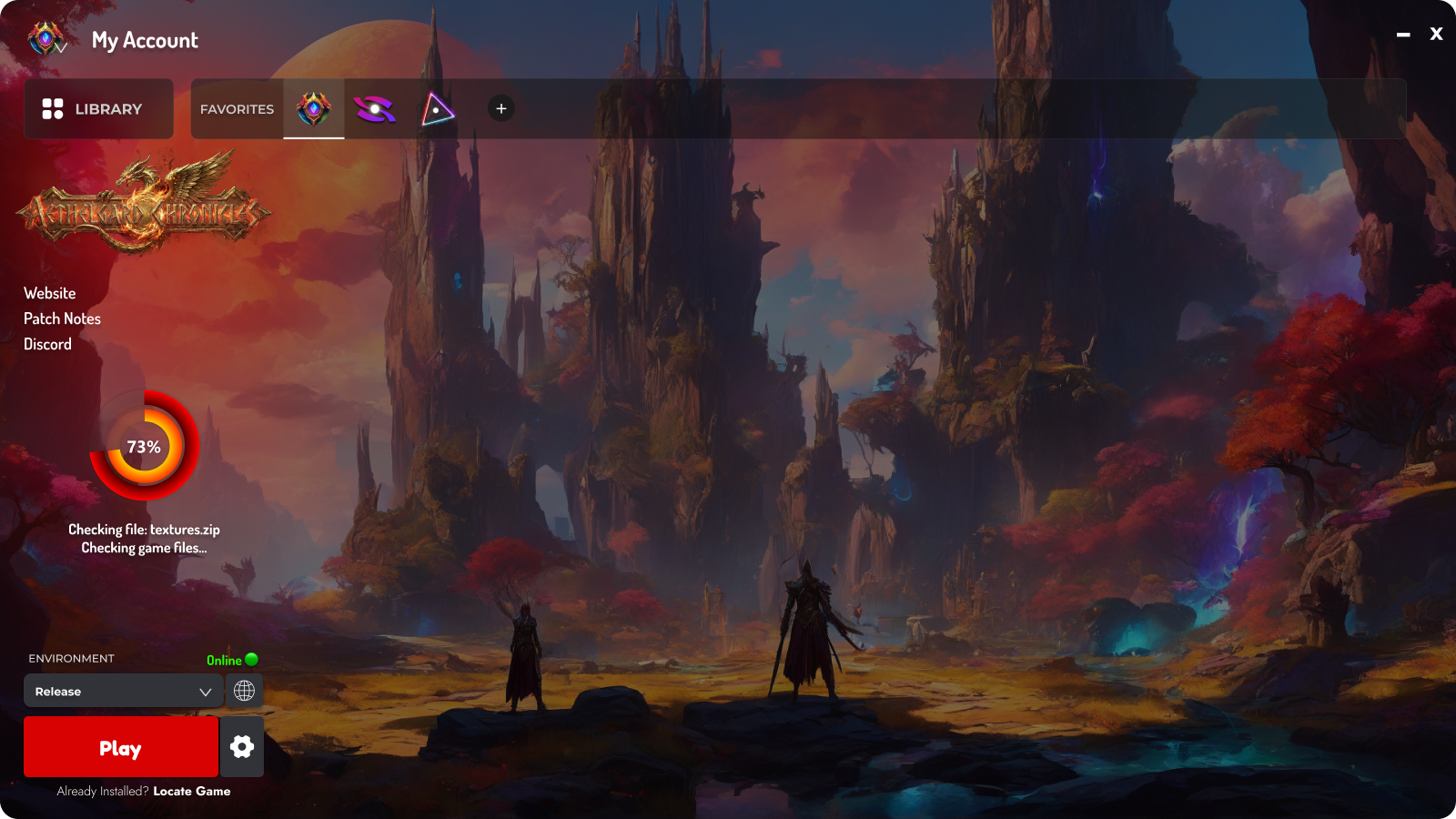The width and height of the screenshot is (1456, 819).
Task: Open the Library grid icon
Action: tap(54, 108)
